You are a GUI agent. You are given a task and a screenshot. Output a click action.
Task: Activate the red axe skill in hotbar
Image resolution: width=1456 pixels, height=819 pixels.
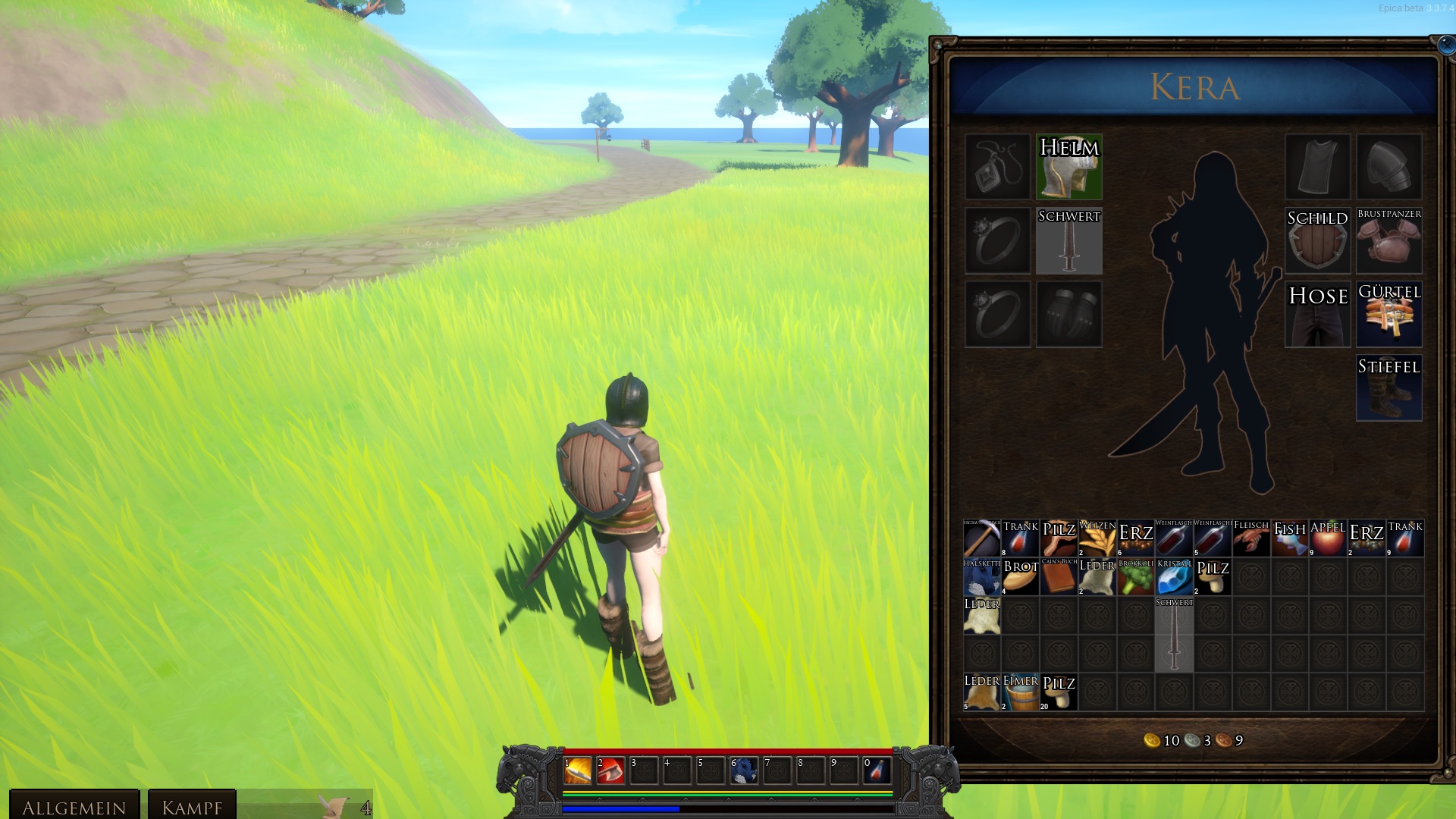pos(610,770)
